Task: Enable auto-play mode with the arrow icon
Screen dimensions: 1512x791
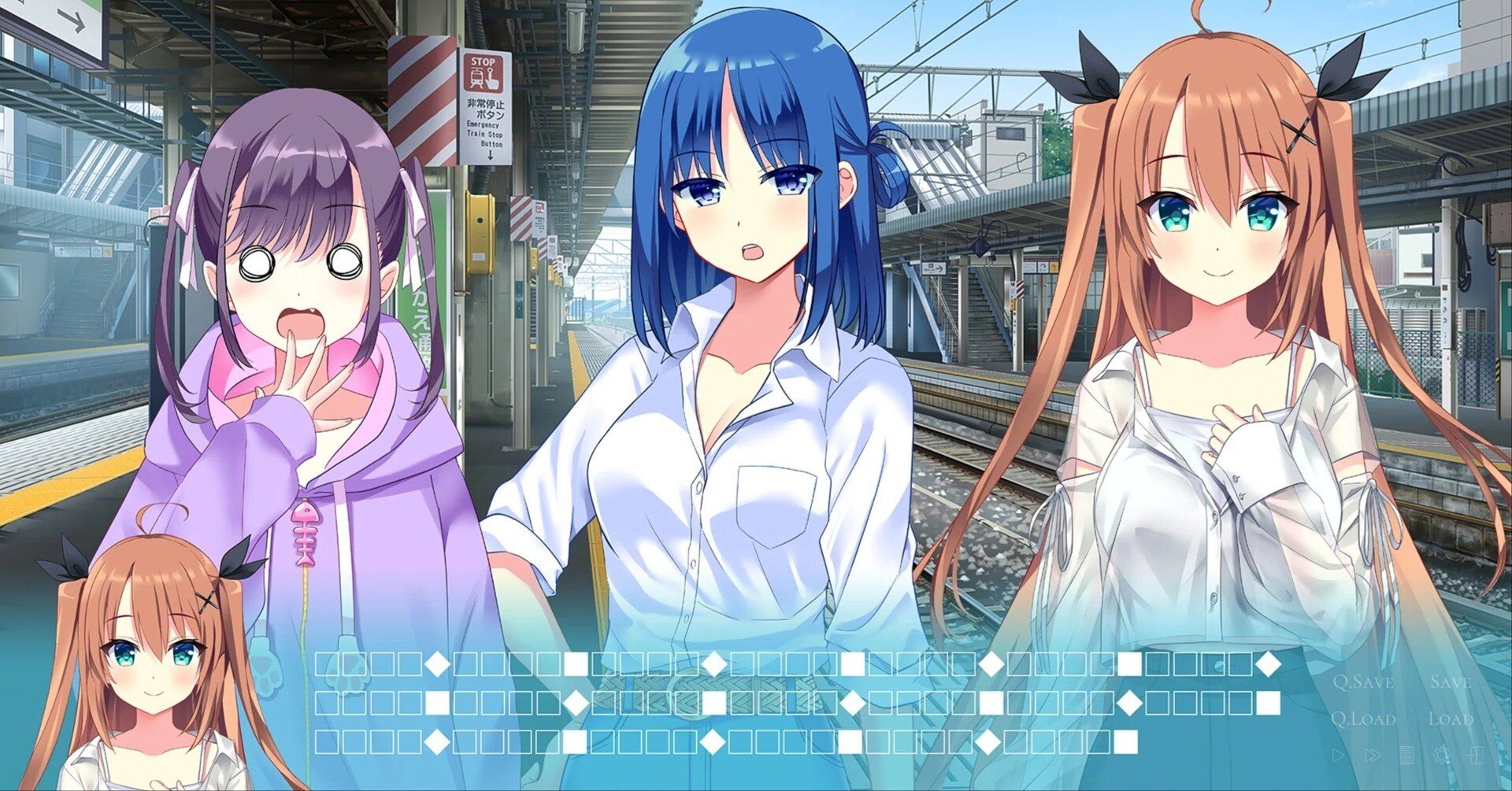Action: [1340, 756]
